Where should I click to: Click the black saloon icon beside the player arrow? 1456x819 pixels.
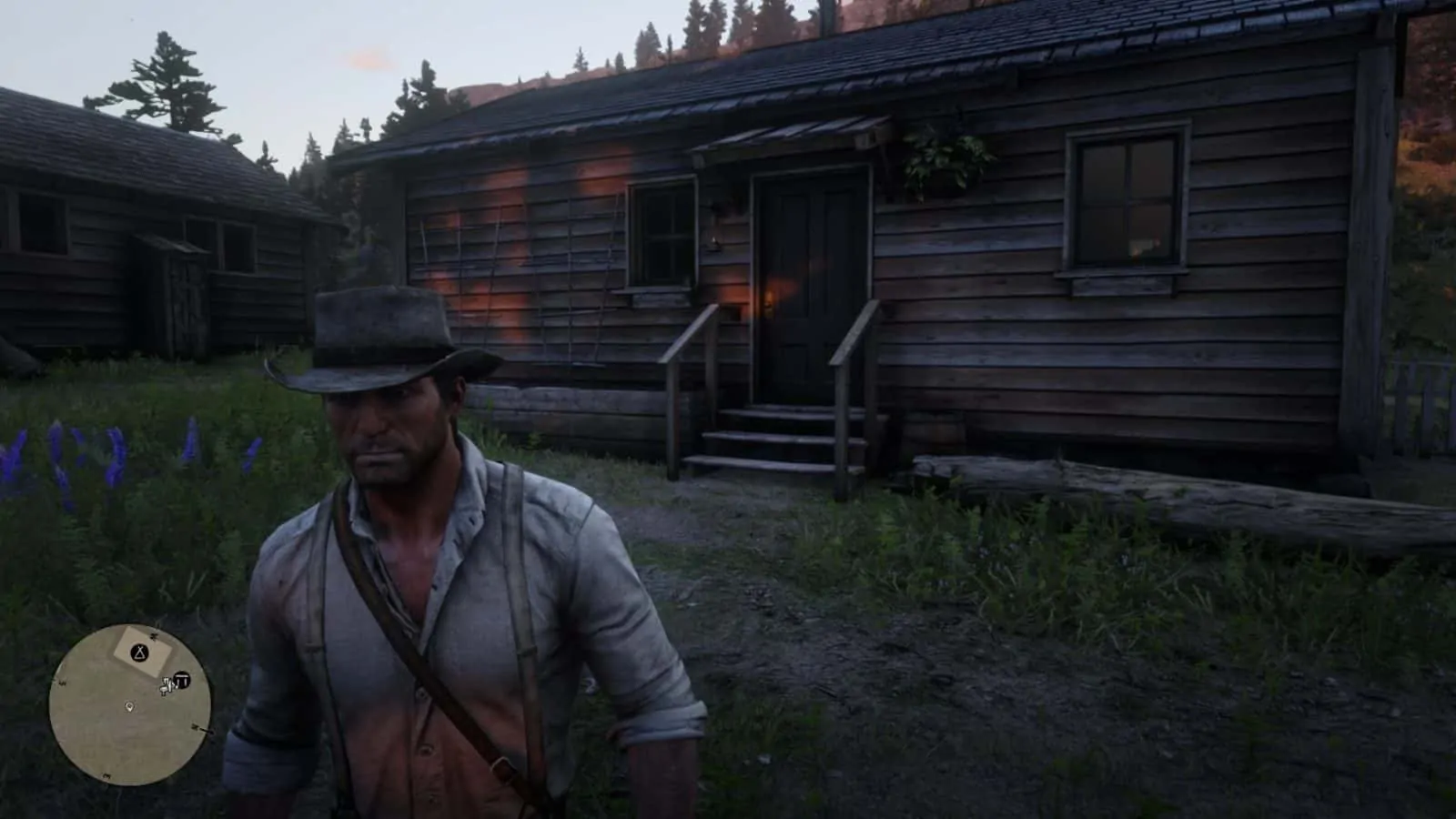[181, 680]
